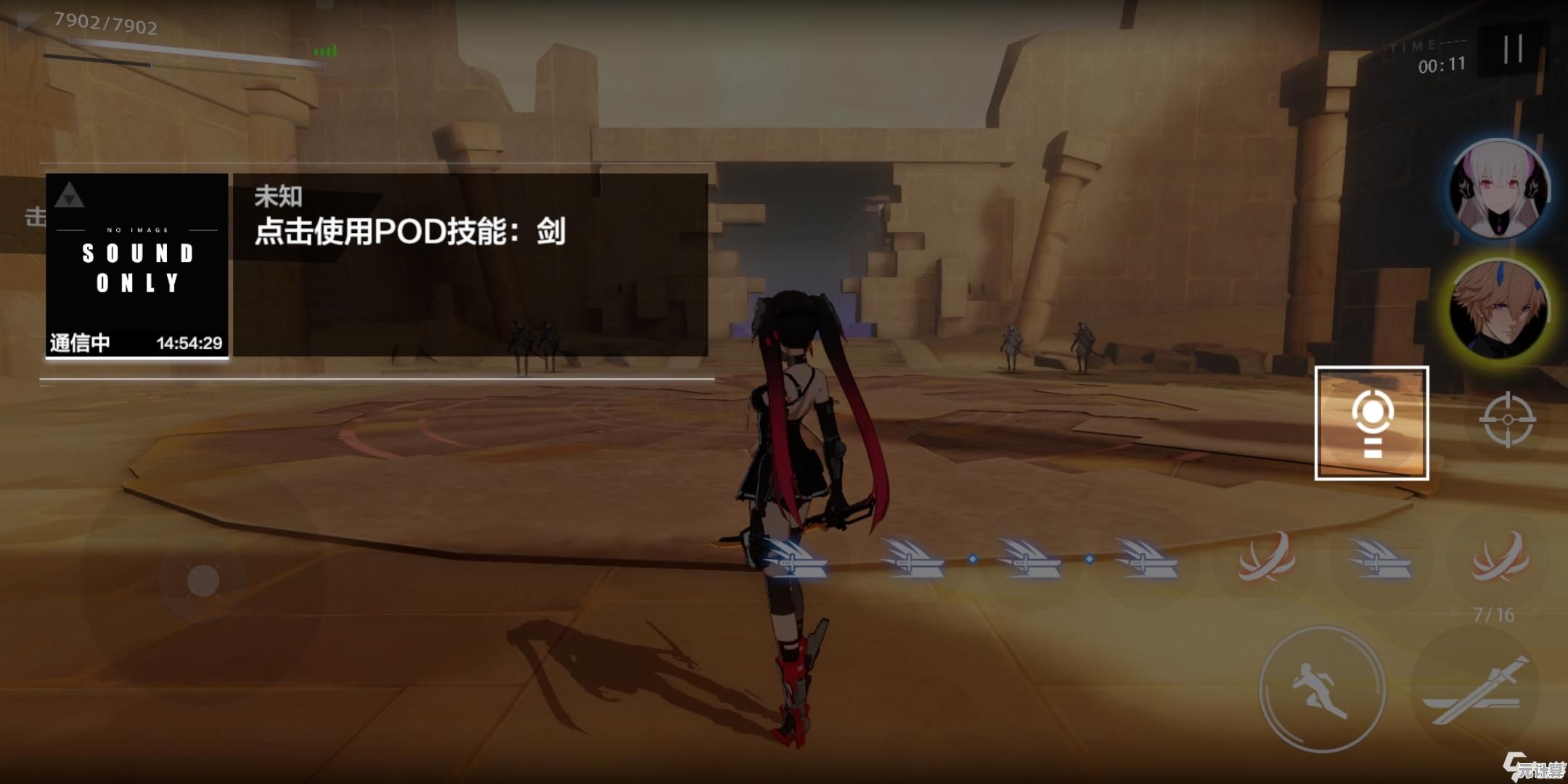This screenshot has width=1568, height=784.
Task: Use the highlighted POD skill button
Action: (1371, 423)
